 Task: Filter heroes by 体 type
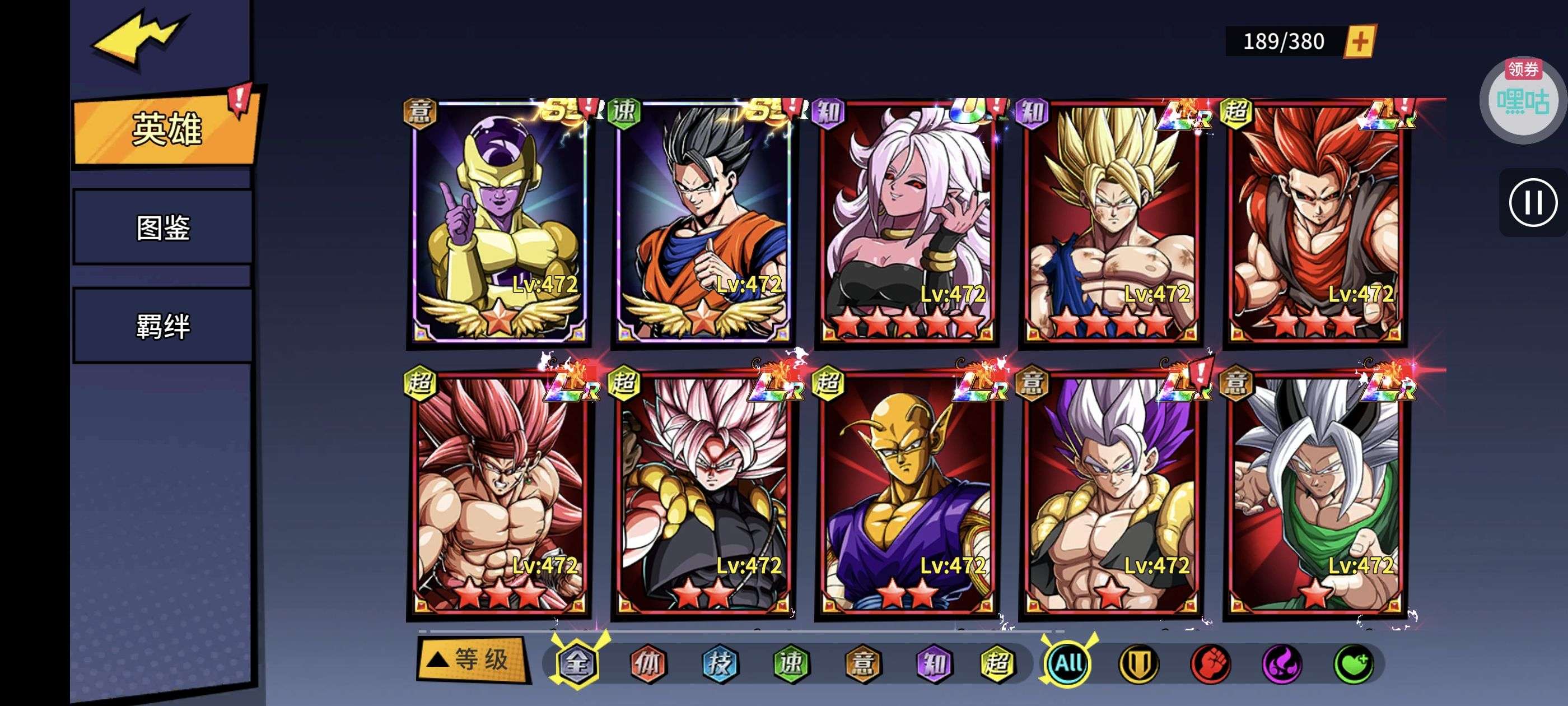pos(648,663)
